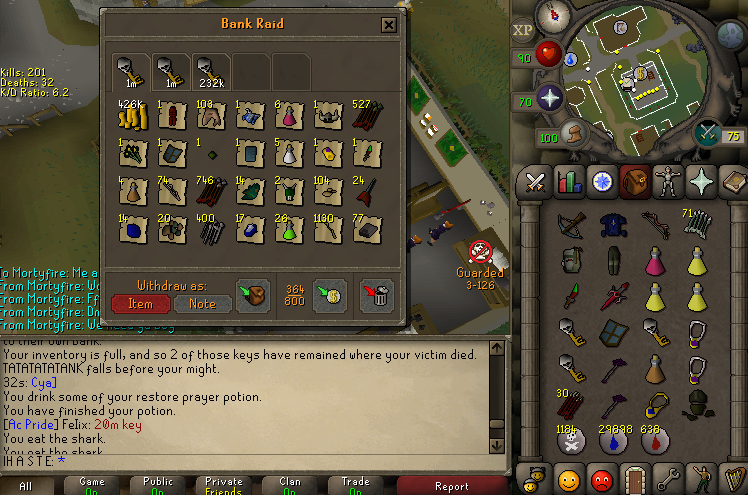
Task: Switch chat filter to Clan
Action: tap(289, 487)
